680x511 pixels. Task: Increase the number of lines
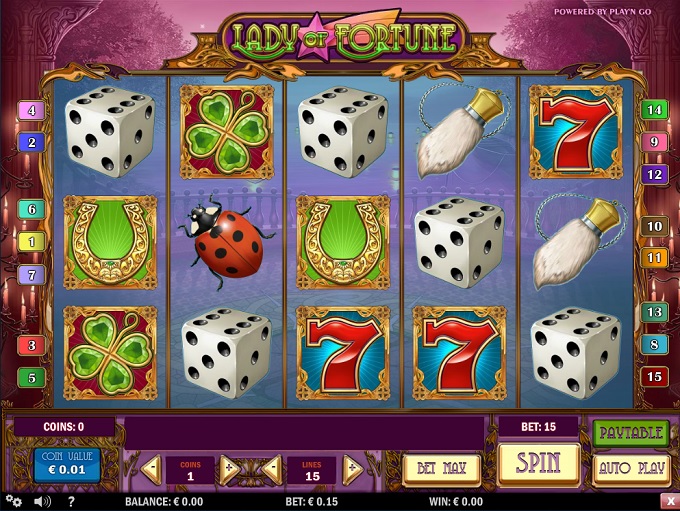352,467
